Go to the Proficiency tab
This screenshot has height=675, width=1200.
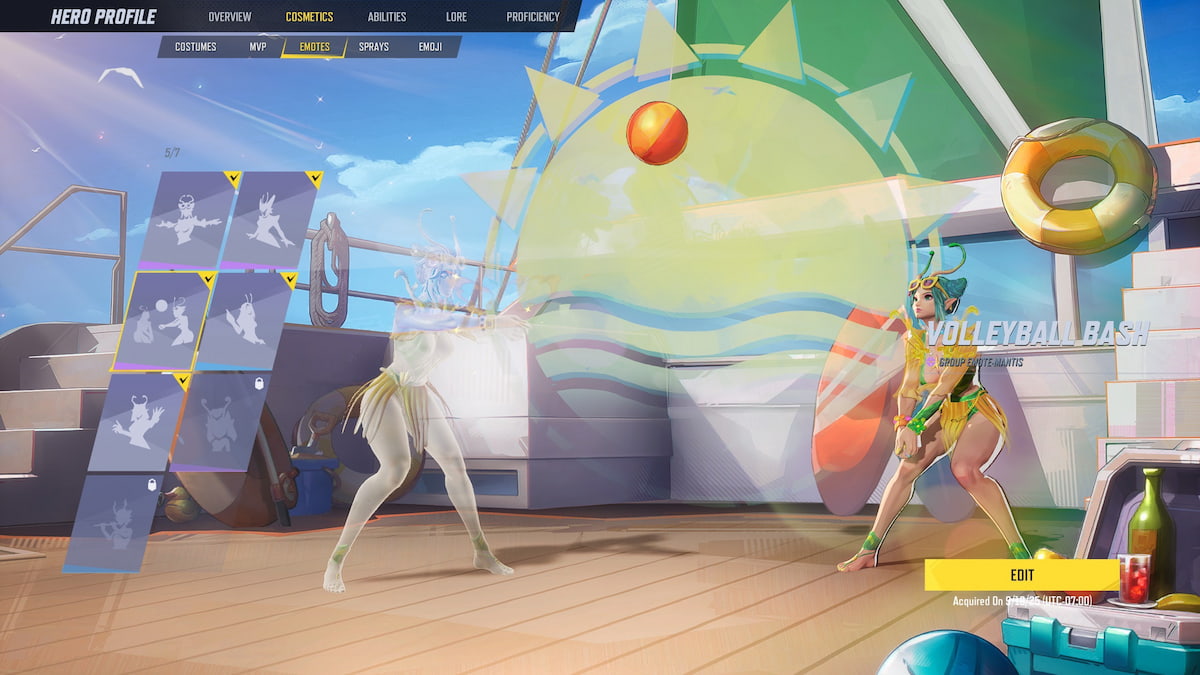533,16
